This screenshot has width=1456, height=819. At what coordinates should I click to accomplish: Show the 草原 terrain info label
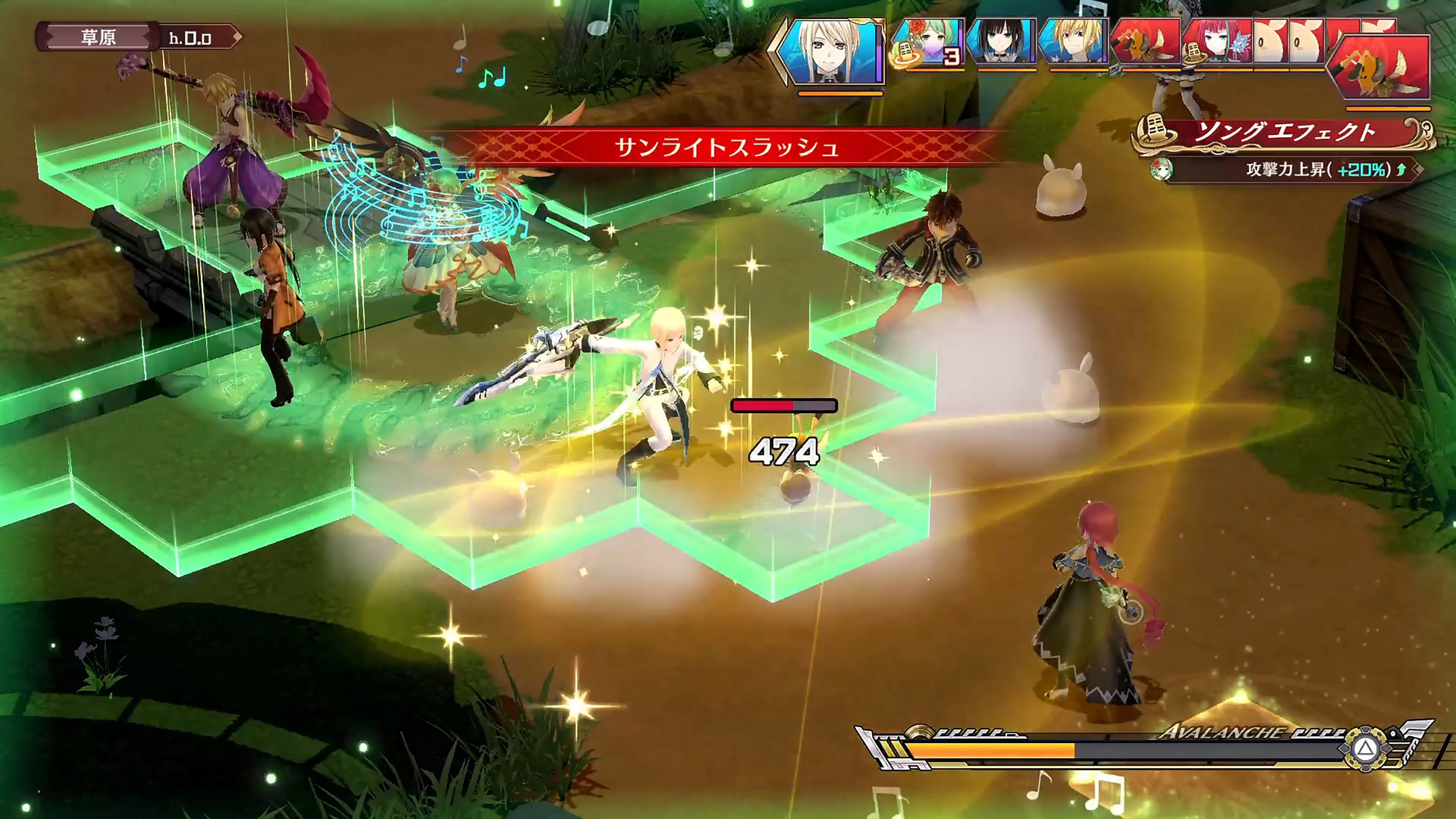[x=98, y=37]
